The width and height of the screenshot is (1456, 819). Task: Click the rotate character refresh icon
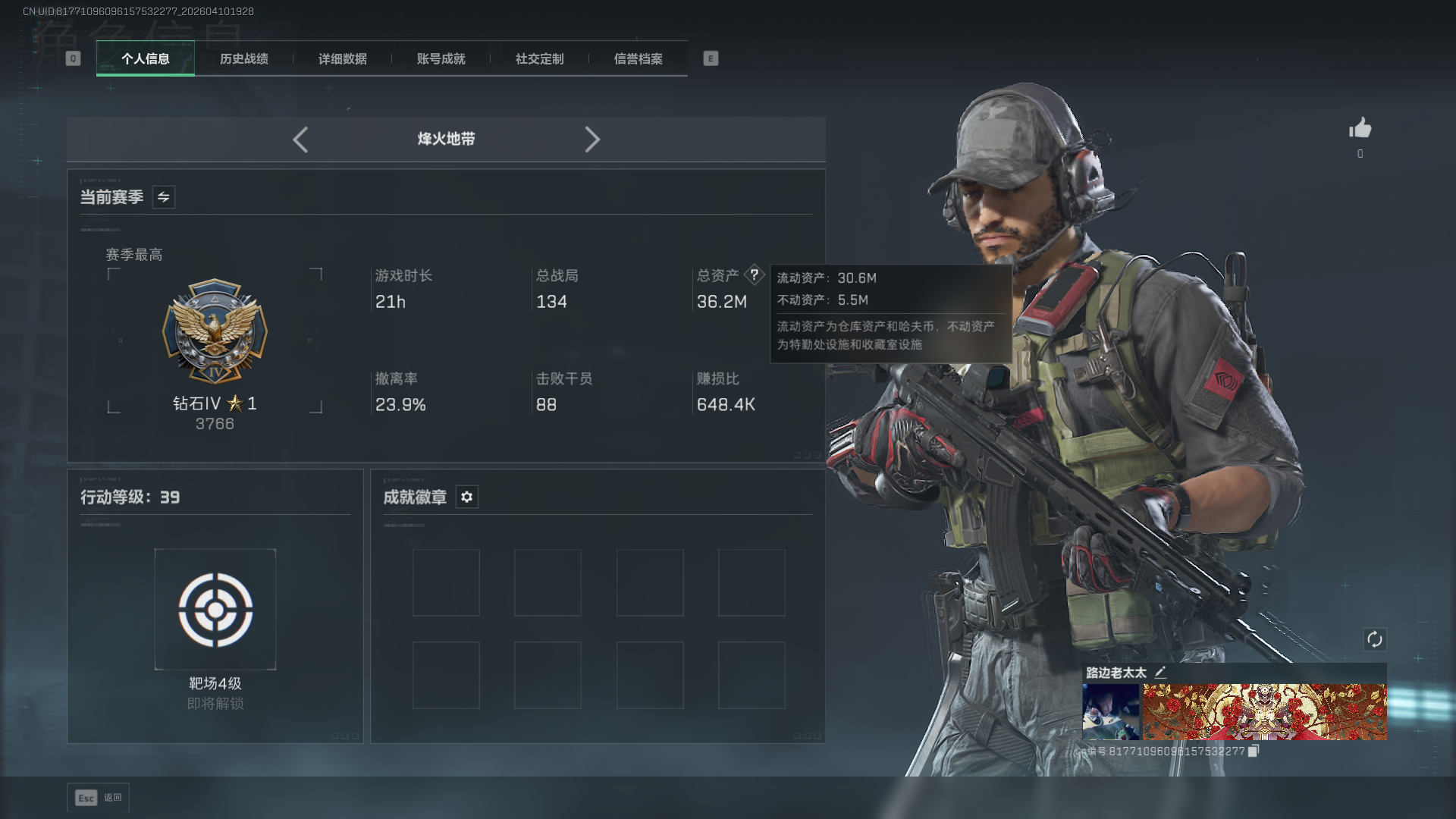(x=1374, y=639)
